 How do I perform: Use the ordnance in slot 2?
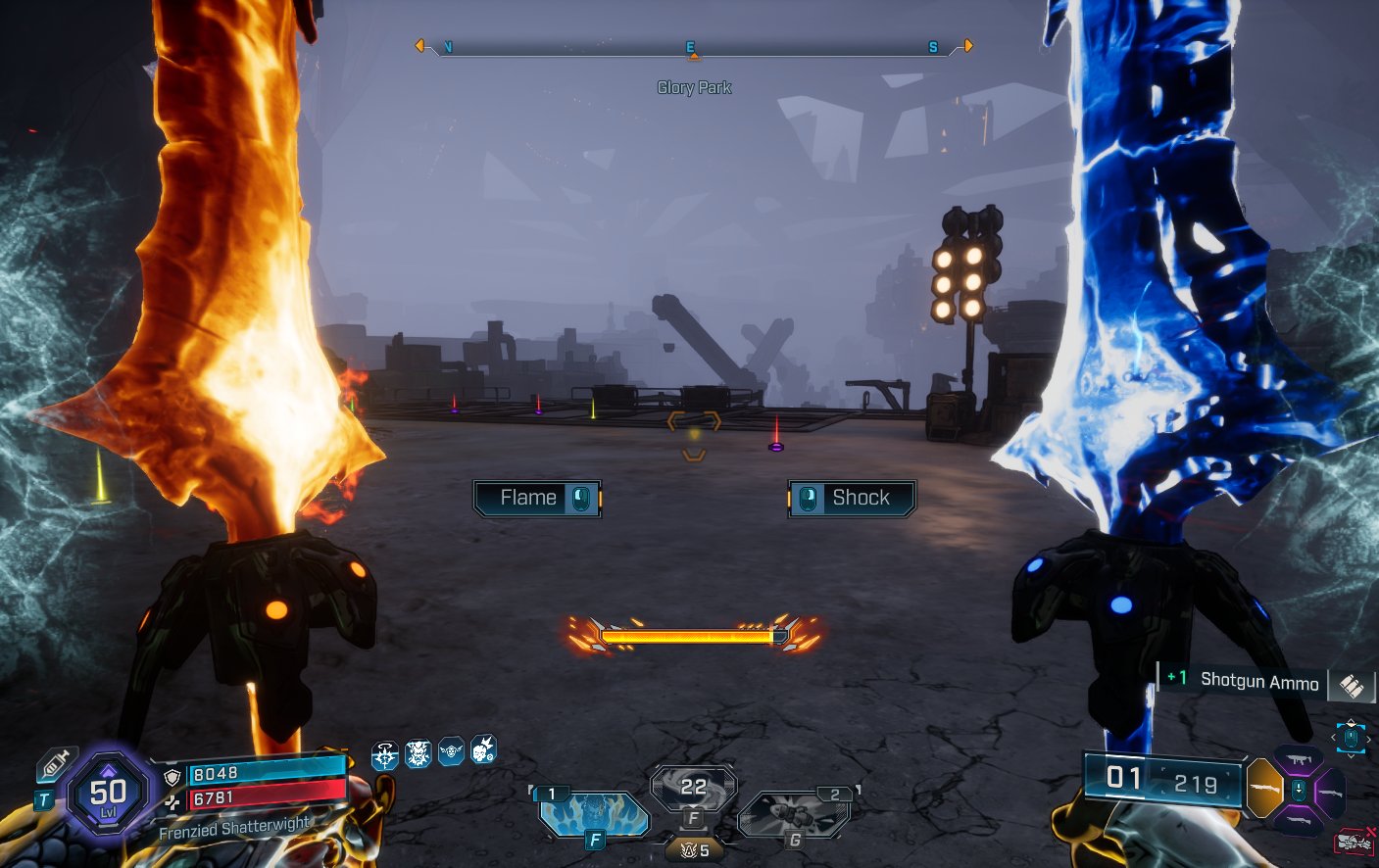click(796, 813)
